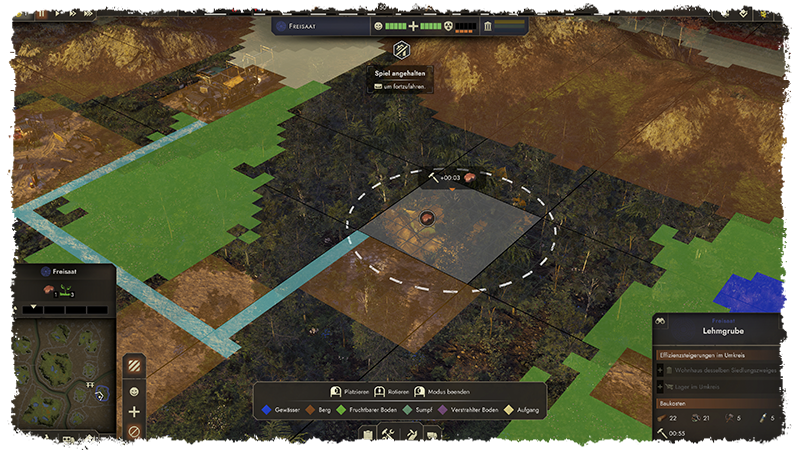Screen dimensions: 800x450
Task: Close the Lehmgrube info panel
Action: pyautogui.click(x=787, y=321)
